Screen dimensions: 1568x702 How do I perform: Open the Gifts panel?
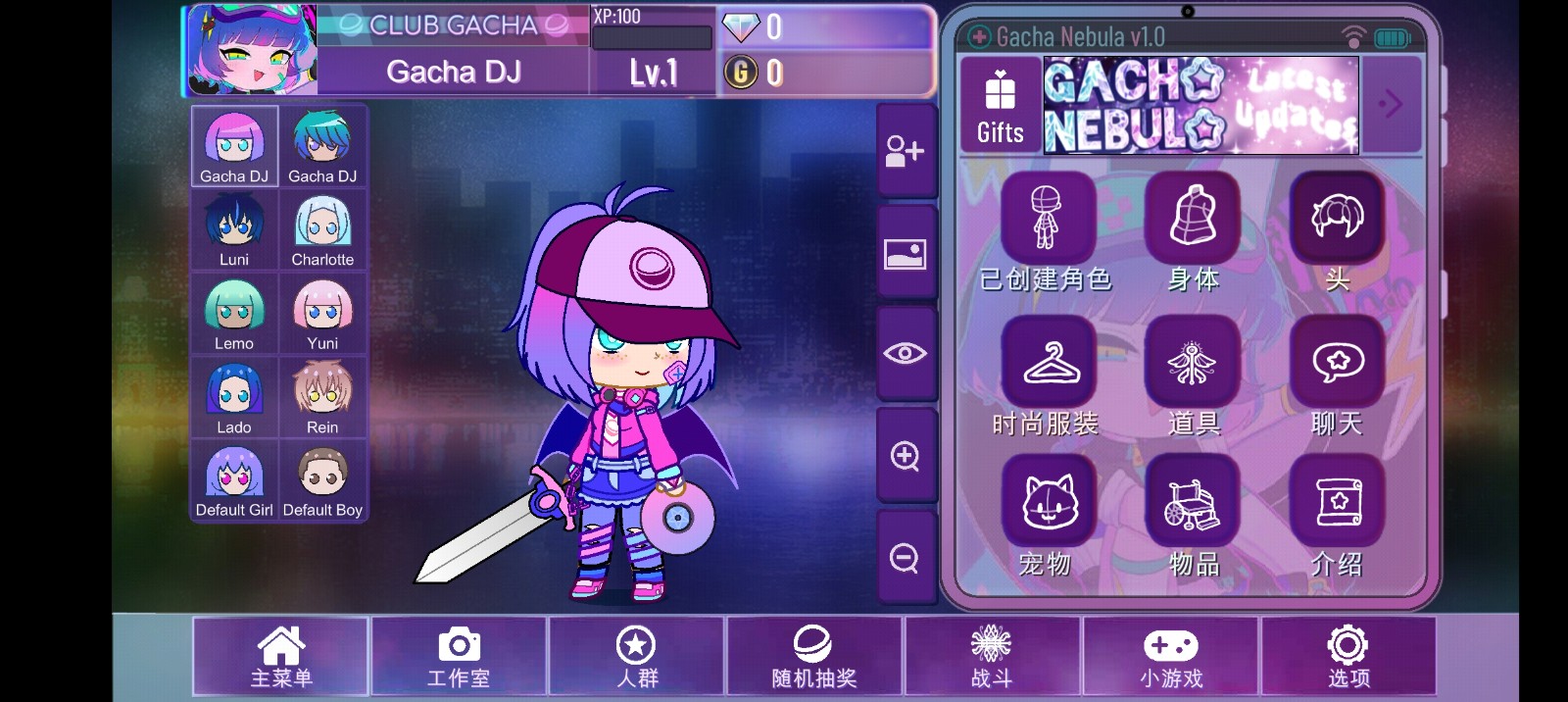[x=1000, y=106]
